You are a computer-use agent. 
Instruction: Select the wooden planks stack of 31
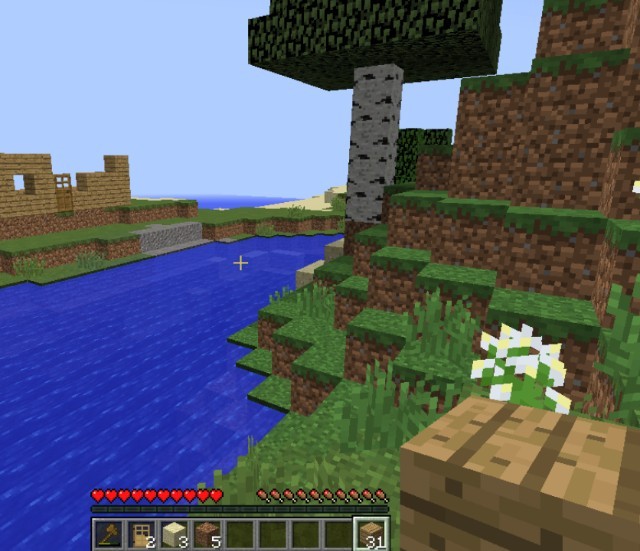(371, 533)
